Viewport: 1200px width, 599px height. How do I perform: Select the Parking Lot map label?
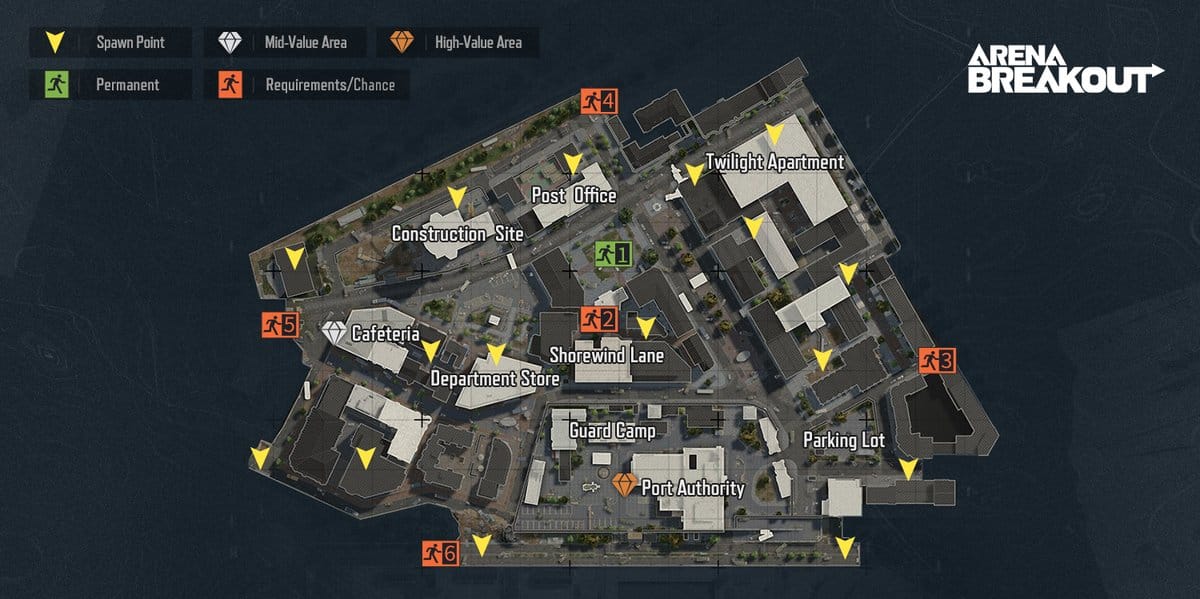(x=843, y=440)
